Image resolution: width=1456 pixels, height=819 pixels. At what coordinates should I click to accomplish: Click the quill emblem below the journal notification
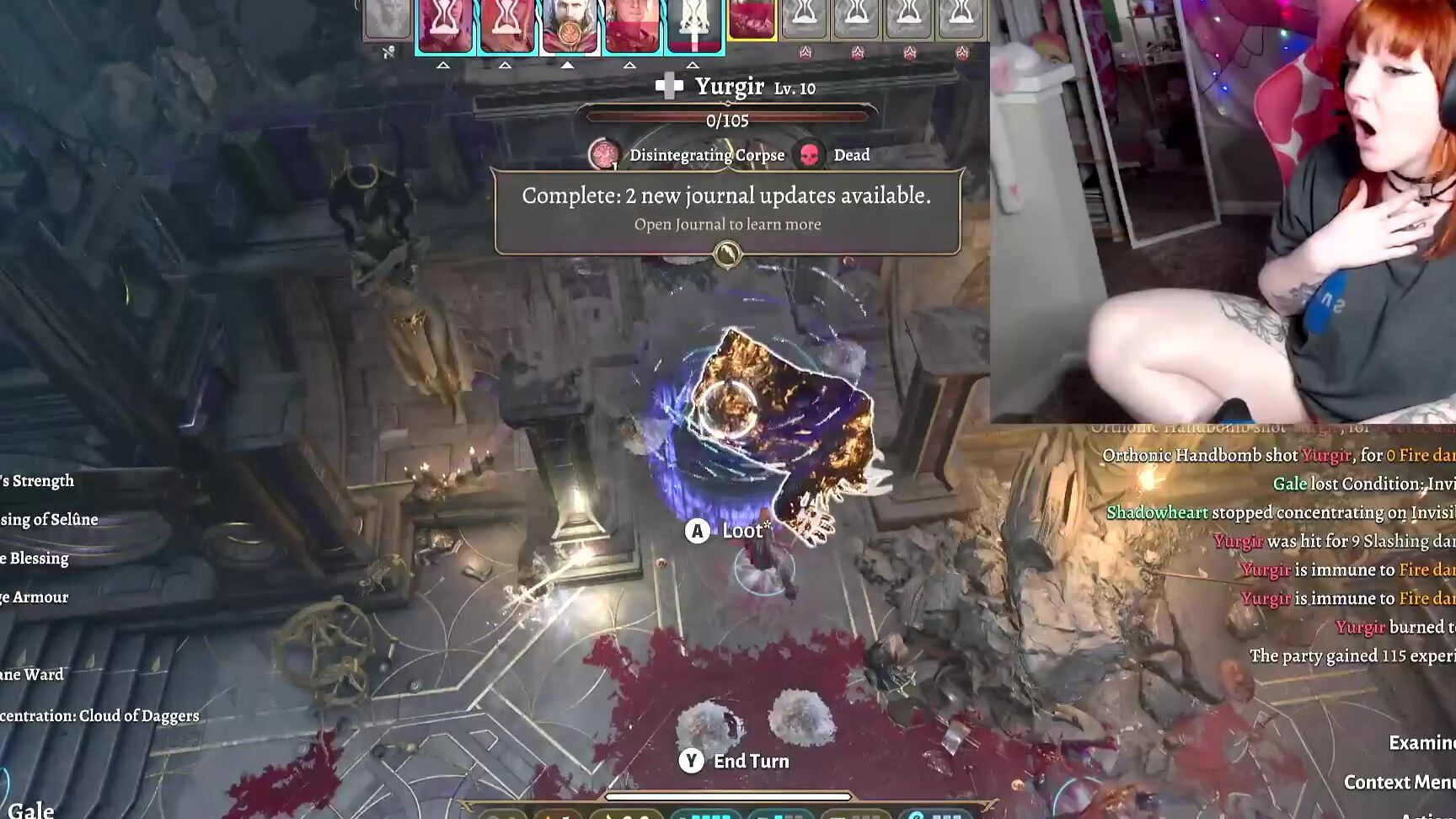(x=727, y=253)
